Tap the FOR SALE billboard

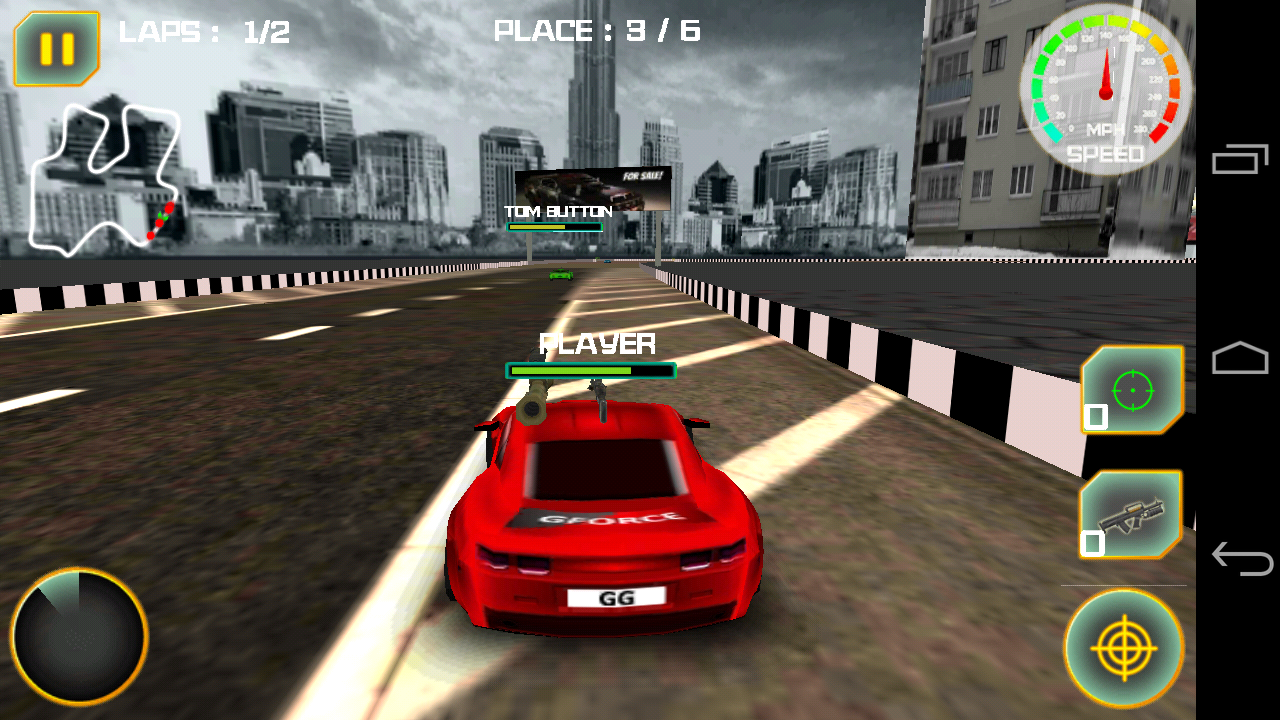tap(592, 188)
